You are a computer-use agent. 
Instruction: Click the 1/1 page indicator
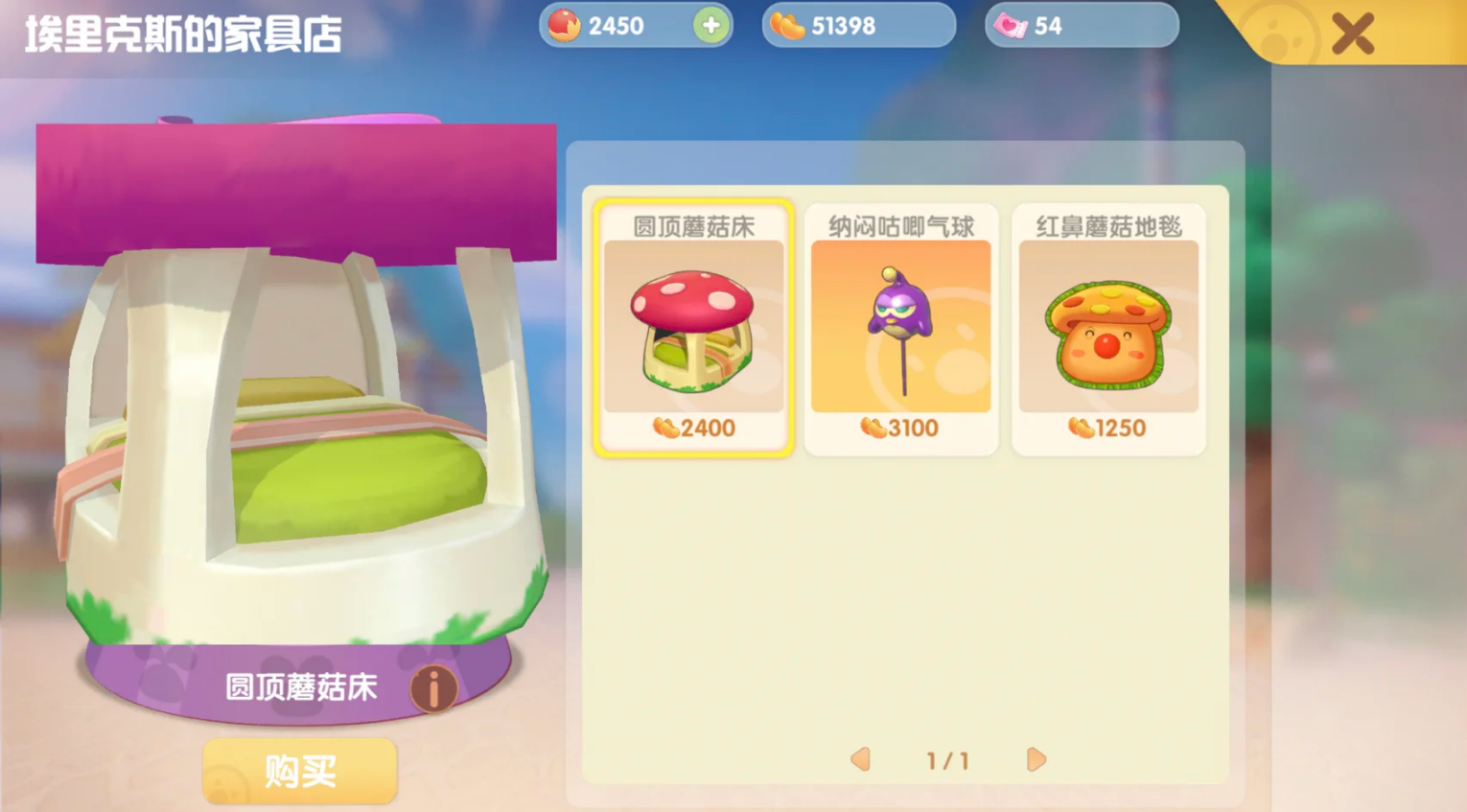[948, 759]
